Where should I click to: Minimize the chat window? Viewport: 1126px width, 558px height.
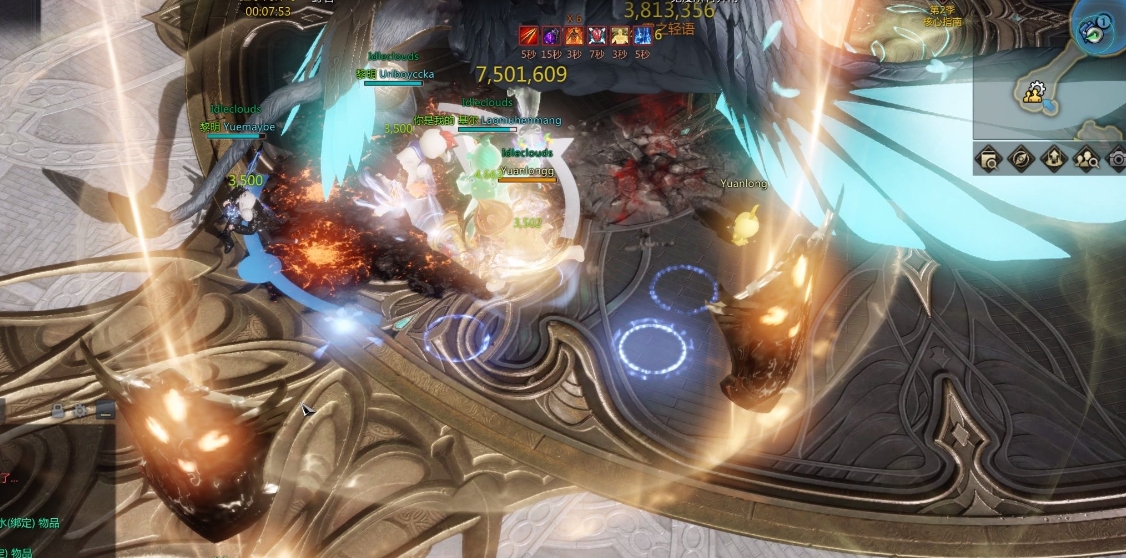coord(104,410)
